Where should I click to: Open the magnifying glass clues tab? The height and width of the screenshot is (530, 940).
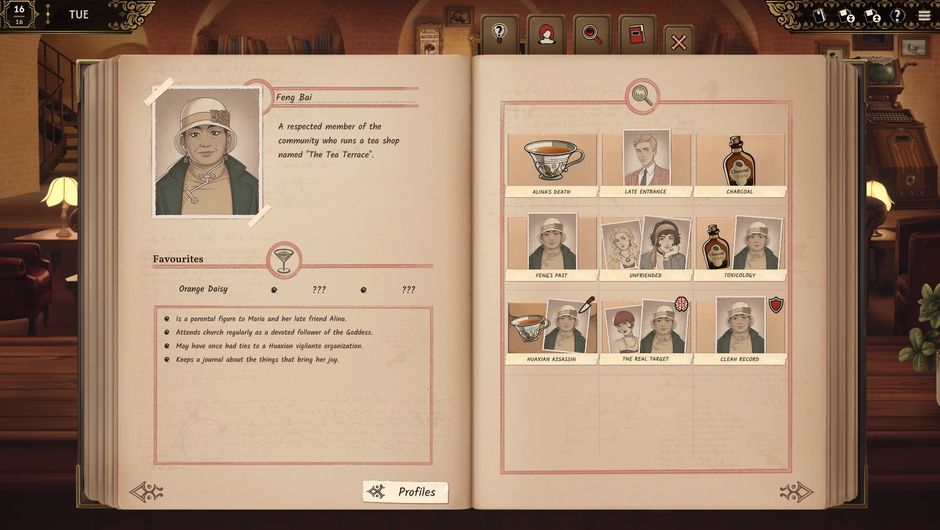592,33
